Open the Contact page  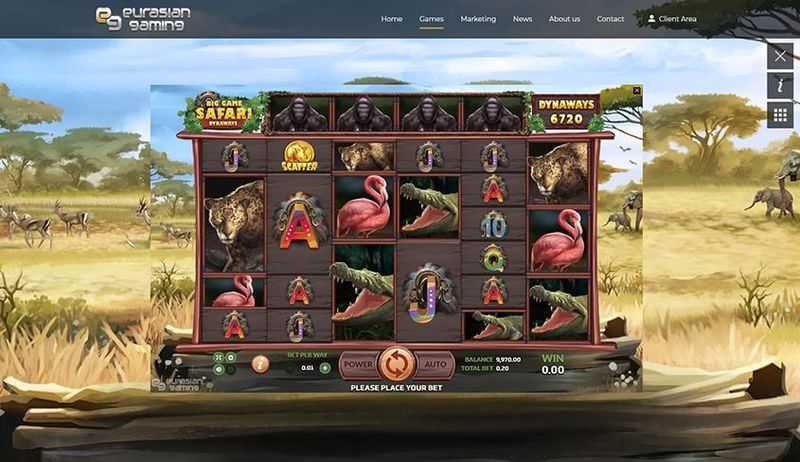click(610, 19)
